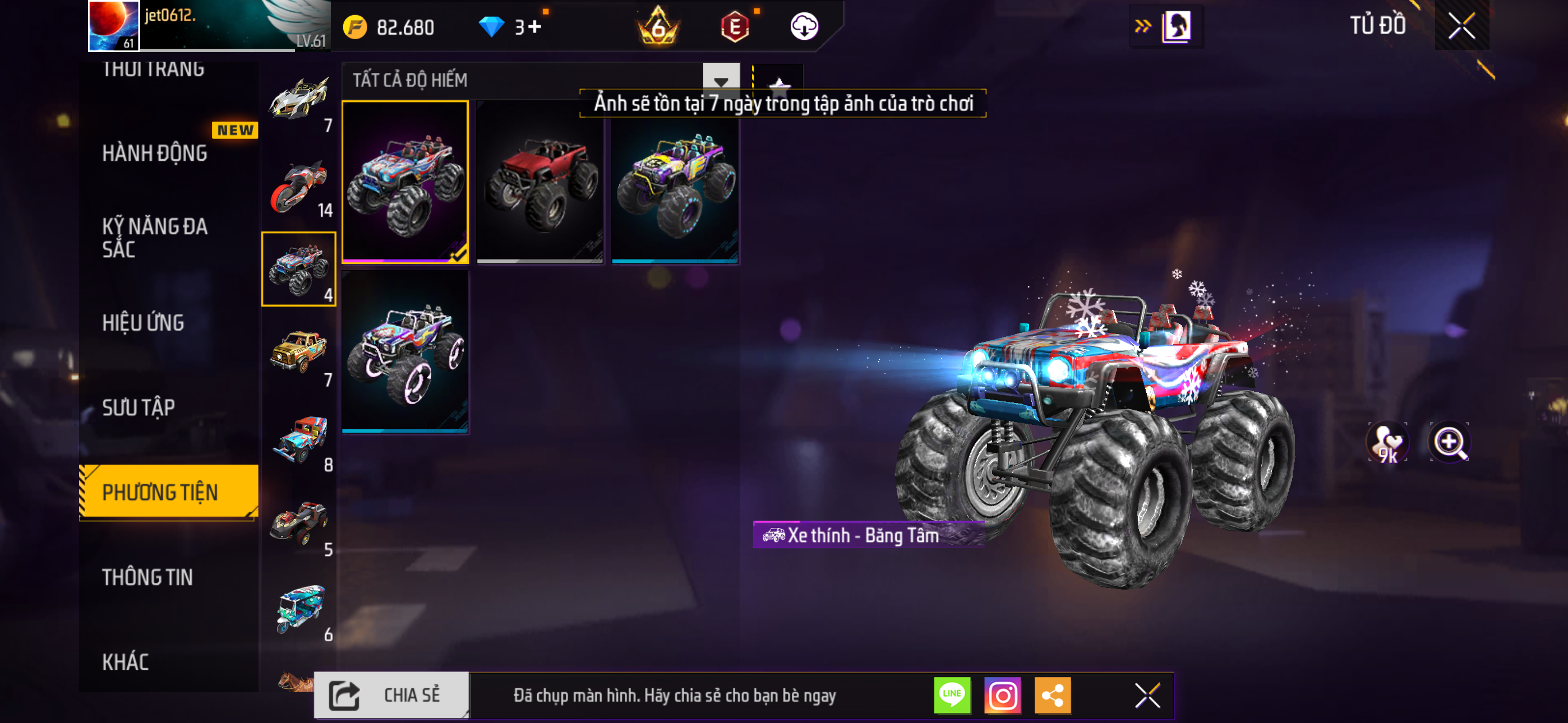Open the HIỆU ỨNG category
1568x723 pixels.
[x=143, y=323]
